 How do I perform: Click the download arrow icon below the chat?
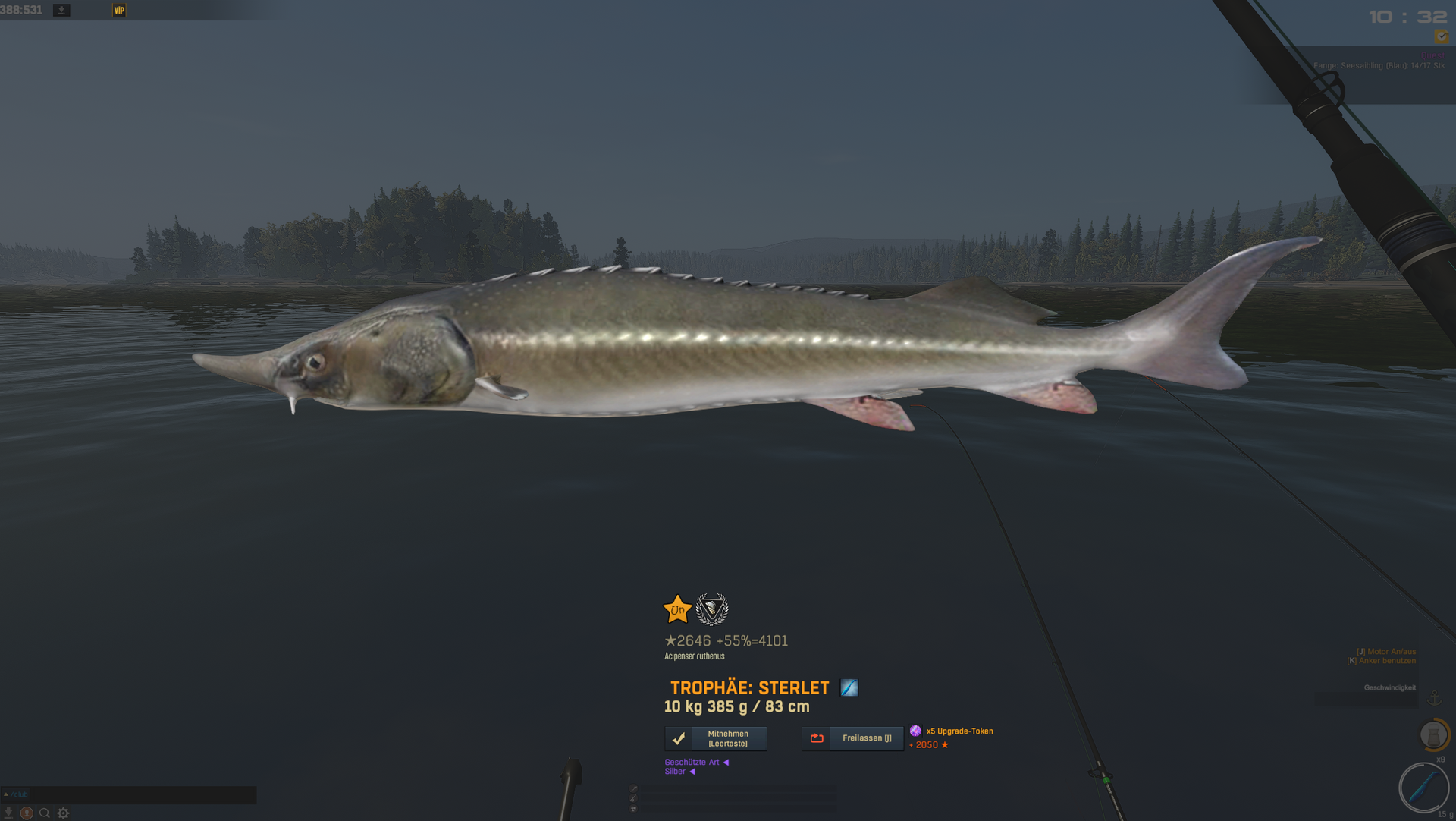pyautogui.click(x=8, y=813)
